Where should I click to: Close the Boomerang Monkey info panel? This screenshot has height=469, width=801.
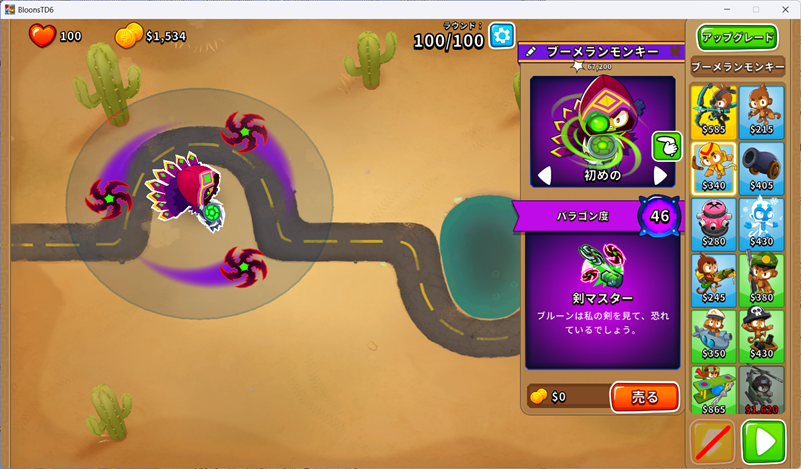675,51
